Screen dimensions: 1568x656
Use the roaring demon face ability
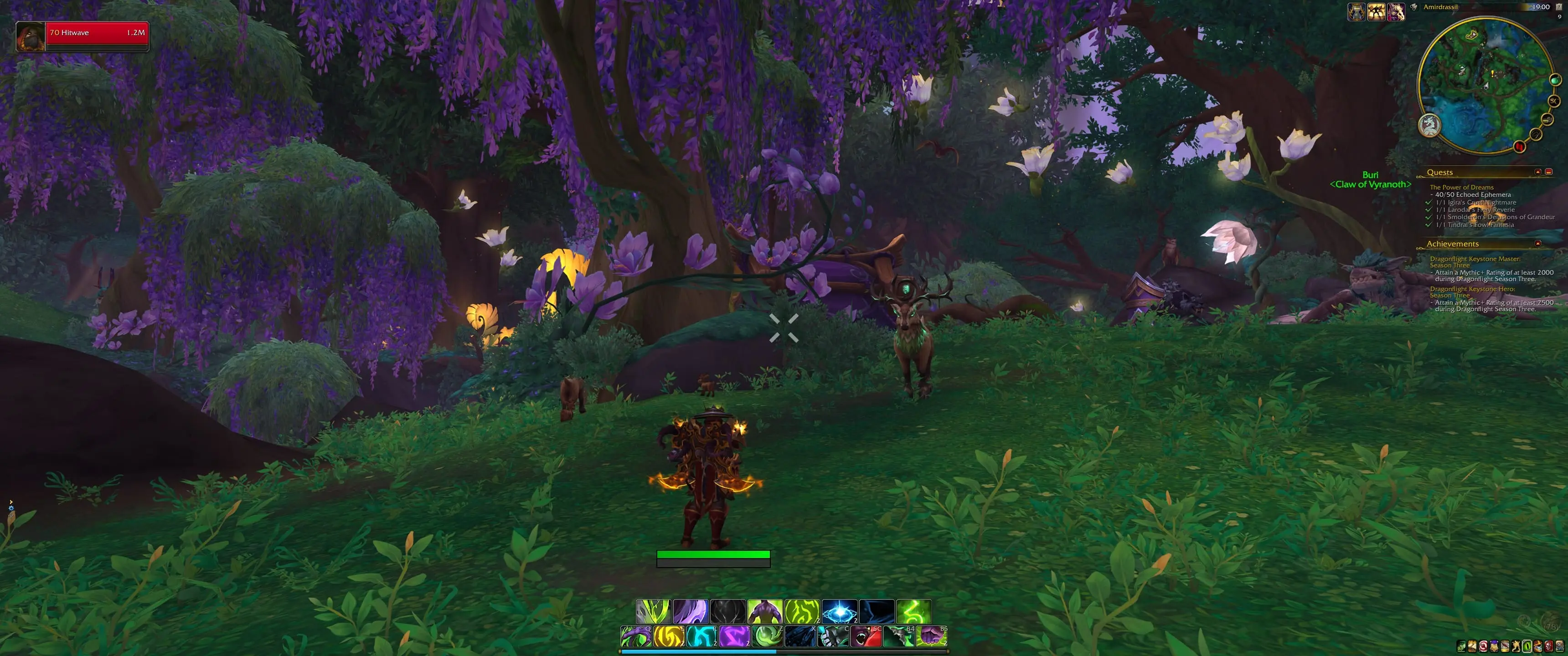click(866, 636)
